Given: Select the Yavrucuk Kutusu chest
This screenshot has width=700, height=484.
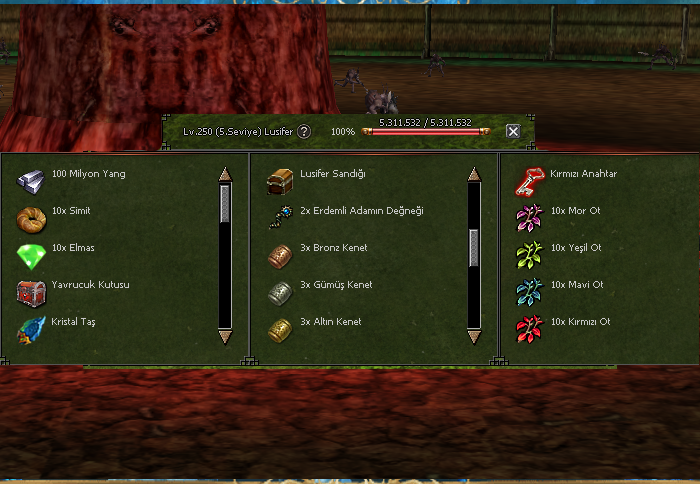Looking at the screenshot, I should (x=31, y=292).
